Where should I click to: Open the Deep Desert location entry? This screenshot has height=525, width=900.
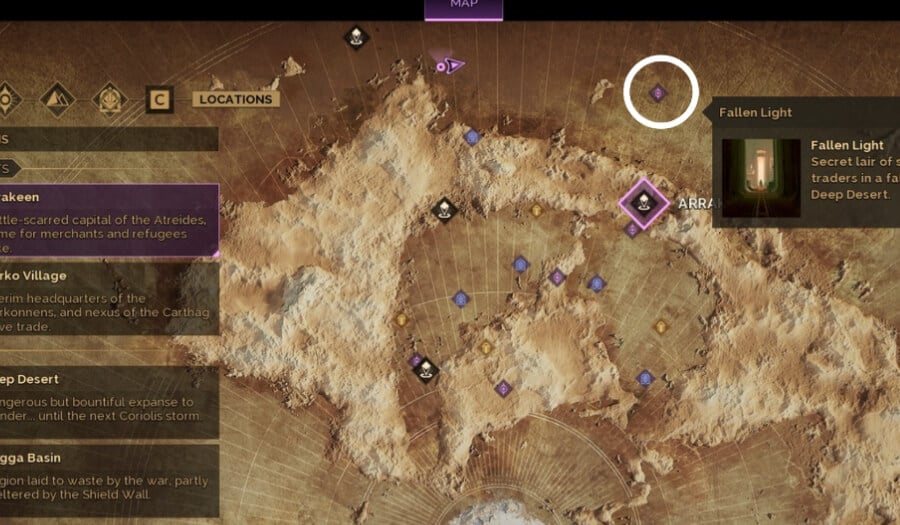coord(108,398)
